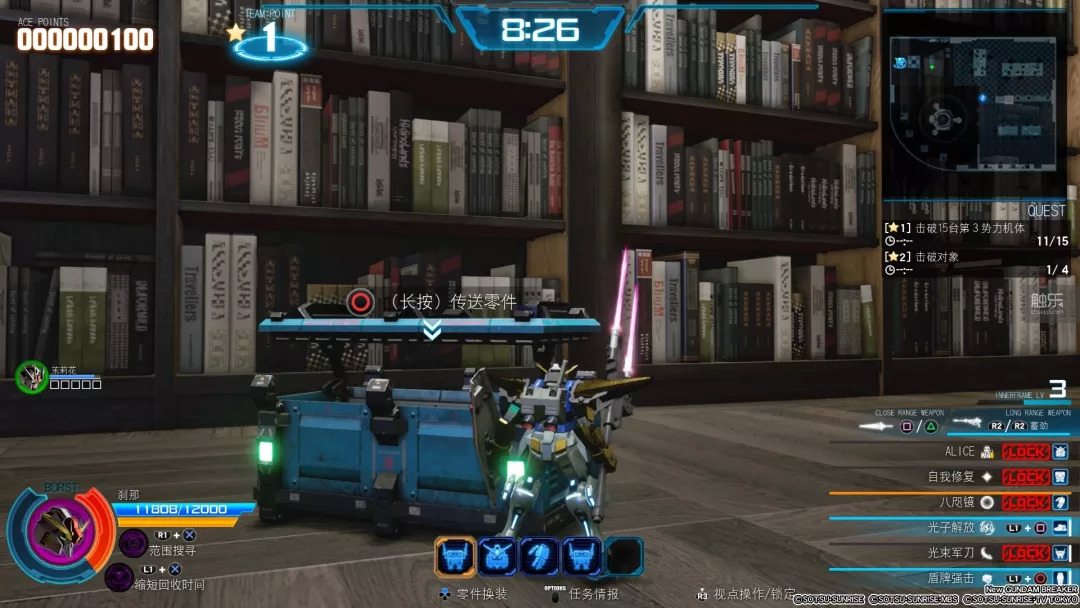Select the orange-highlighted part slot
This screenshot has width=1080, height=608.
(x=455, y=557)
